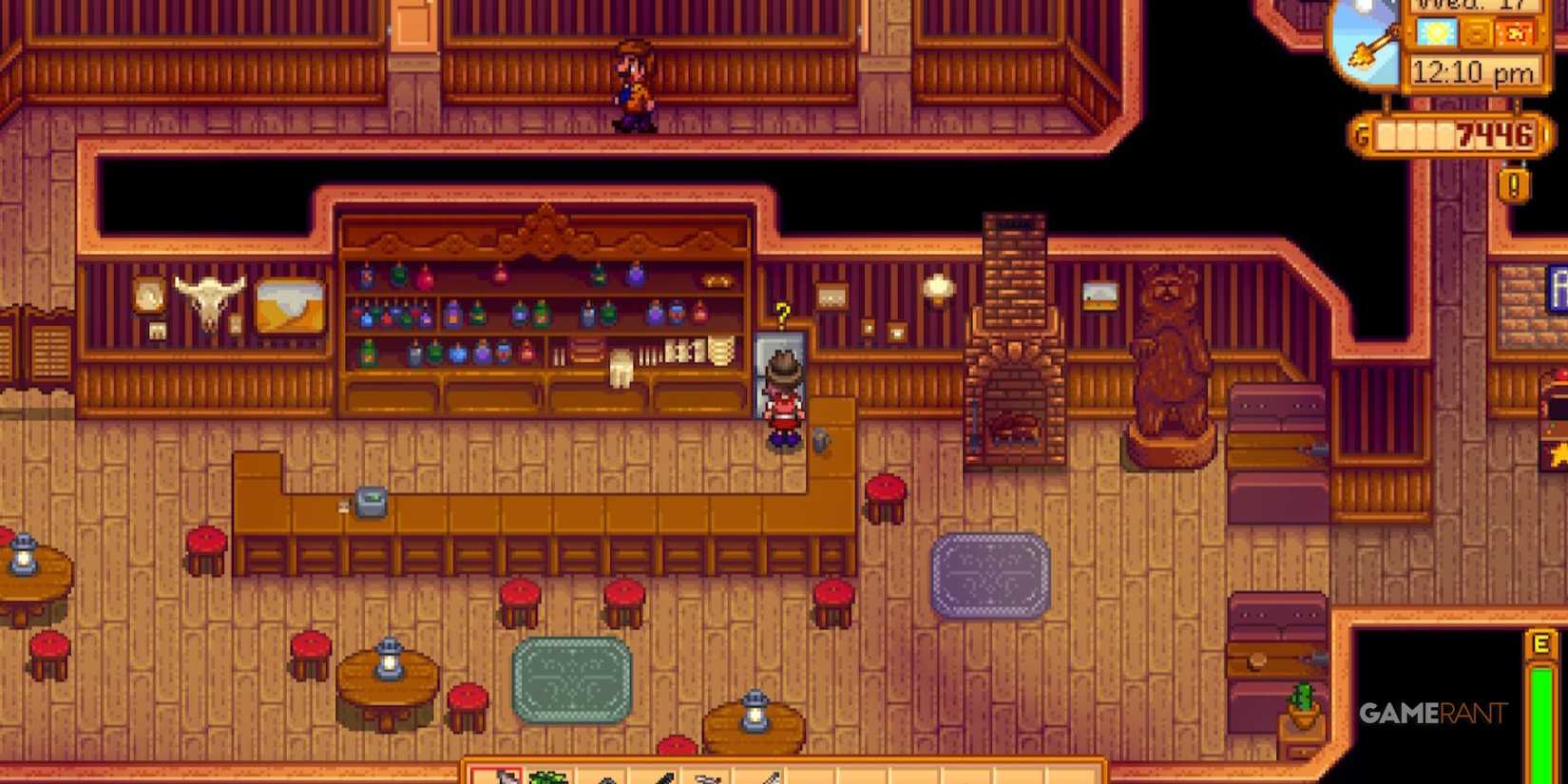Select the pickaxe in the inventory toolbar
This screenshot has height=784, width=1568.
point(605,777)
